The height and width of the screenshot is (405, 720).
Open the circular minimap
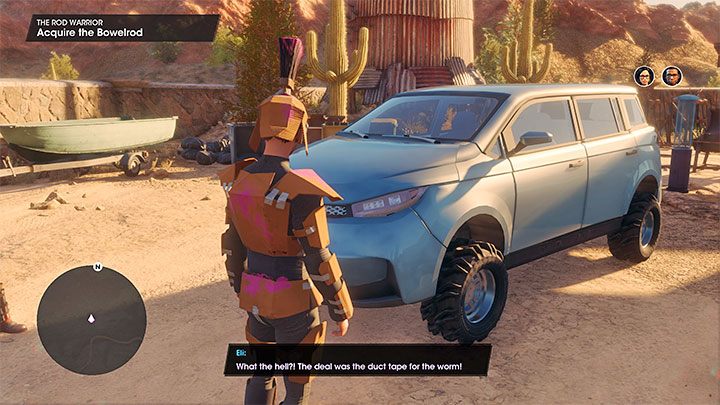tap(91, 320)
